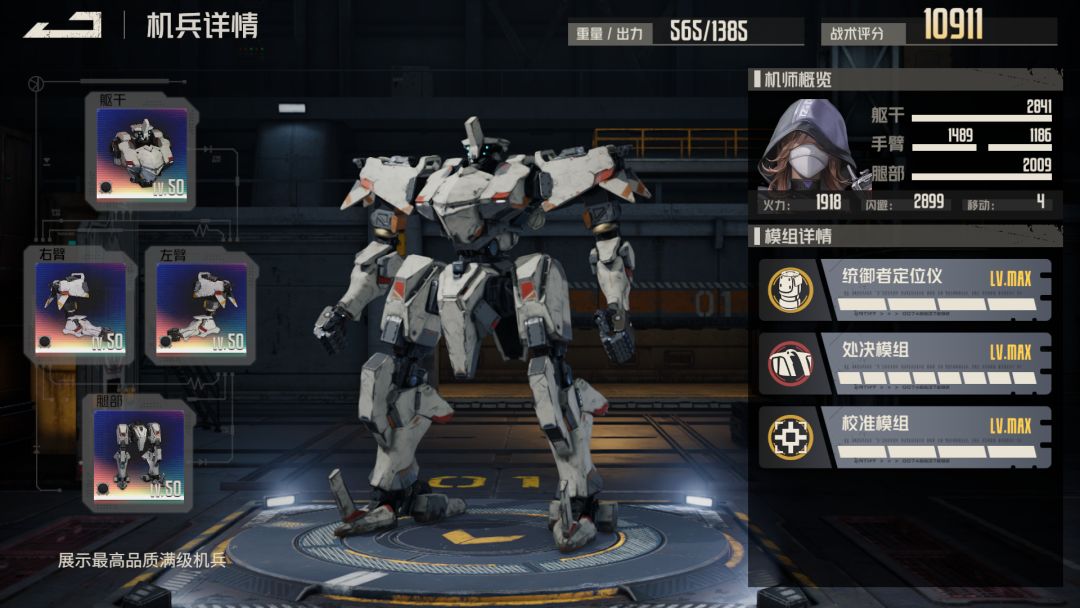Choose the 校准模组 module row
This screenshot has height=608, width=1080.
point(905,438)
